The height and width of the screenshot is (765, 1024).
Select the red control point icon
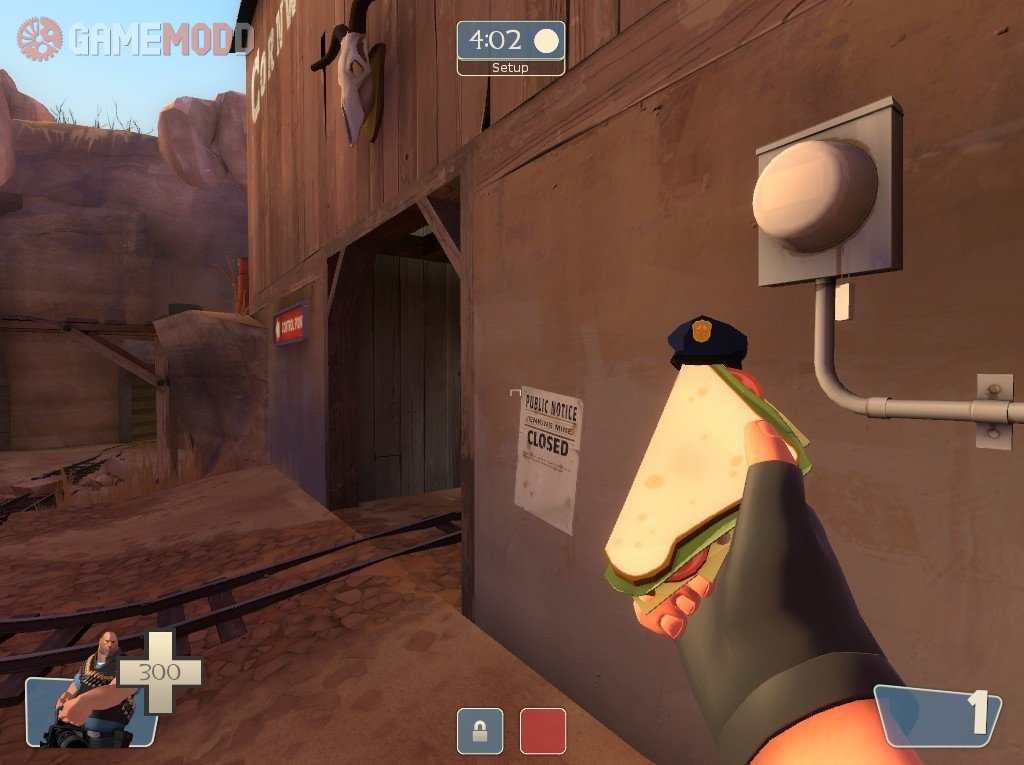(x=543, y=730)
